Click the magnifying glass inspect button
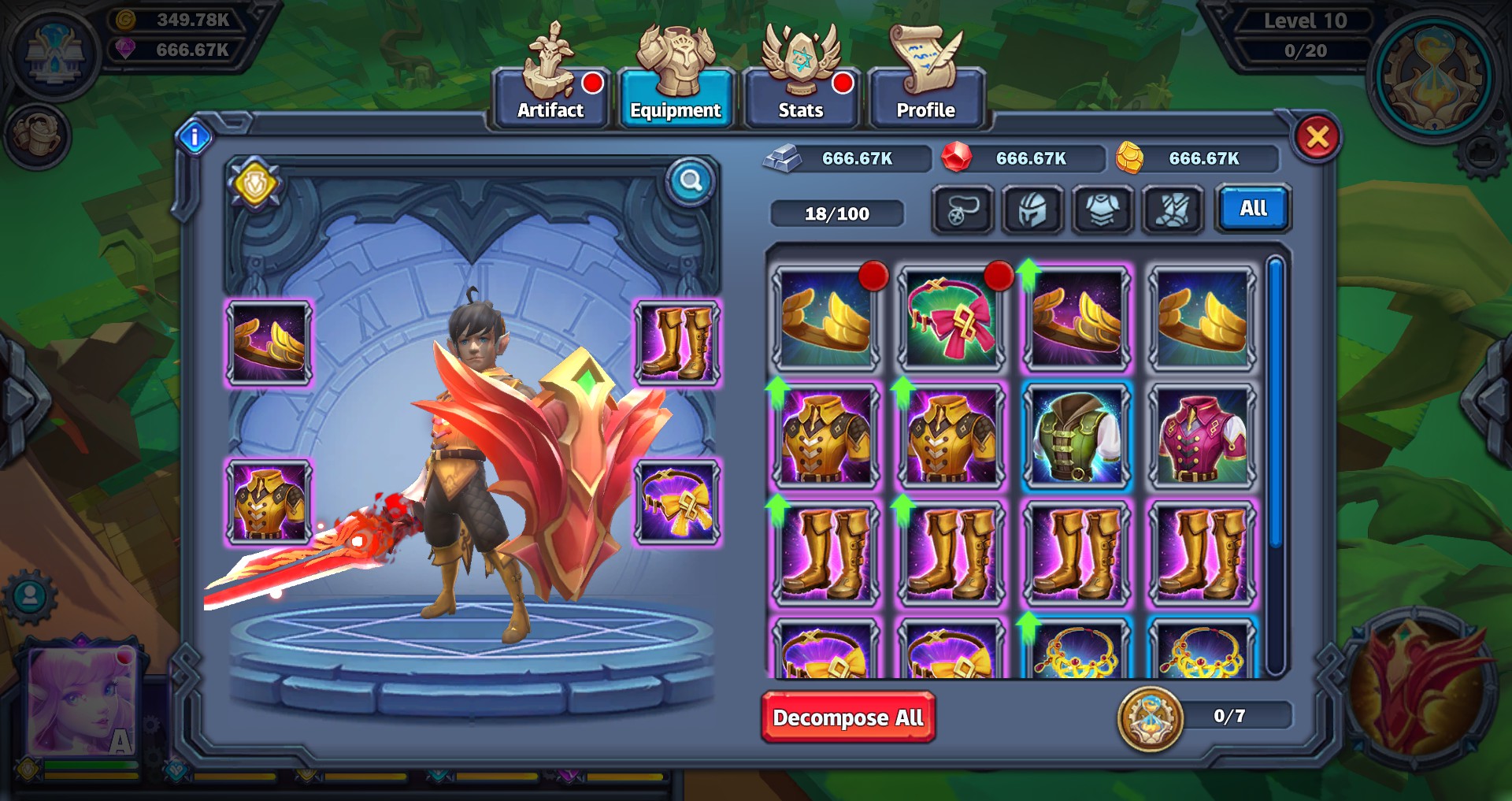 point(691,182)
